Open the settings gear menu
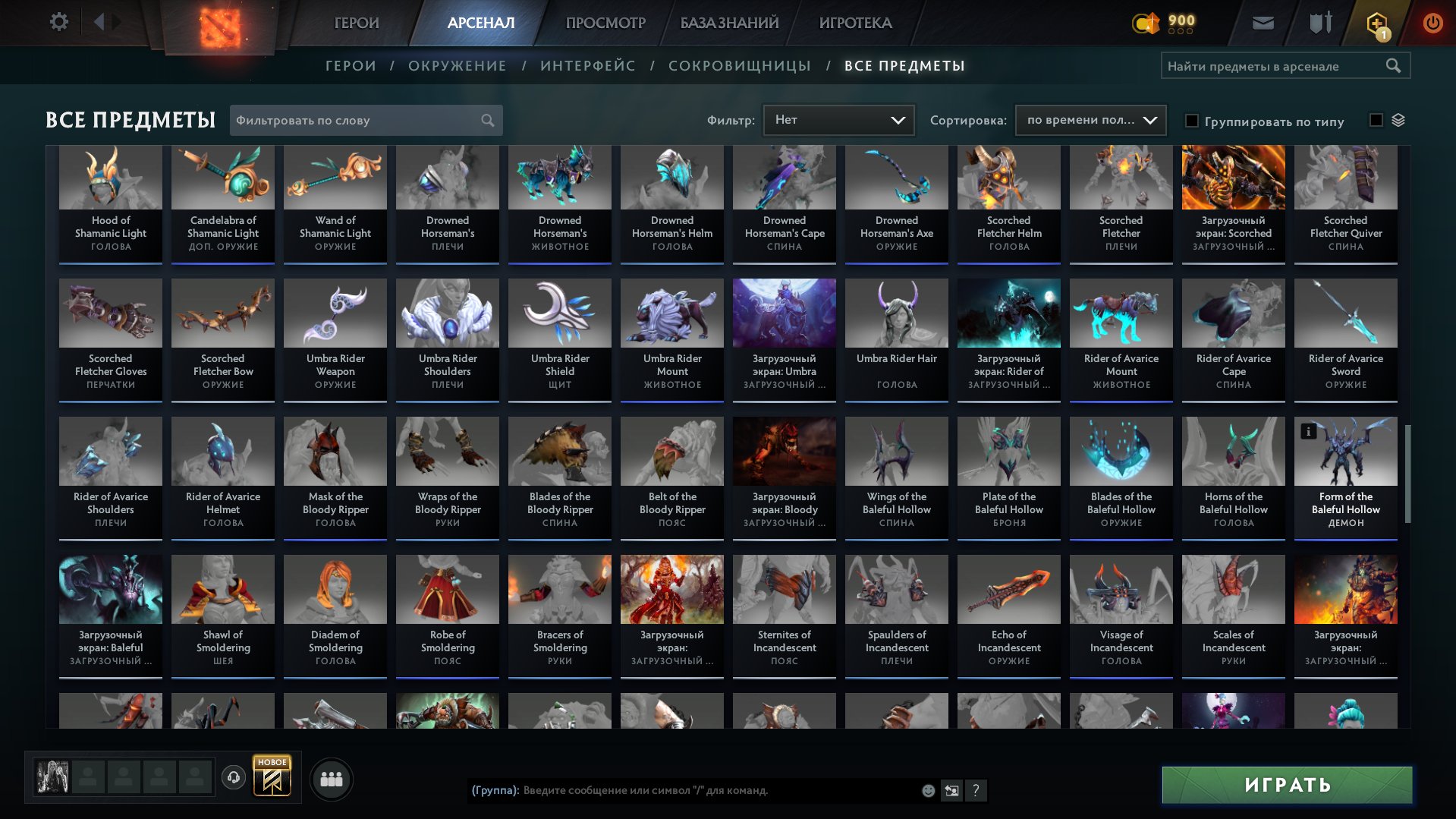 [58, 21]
